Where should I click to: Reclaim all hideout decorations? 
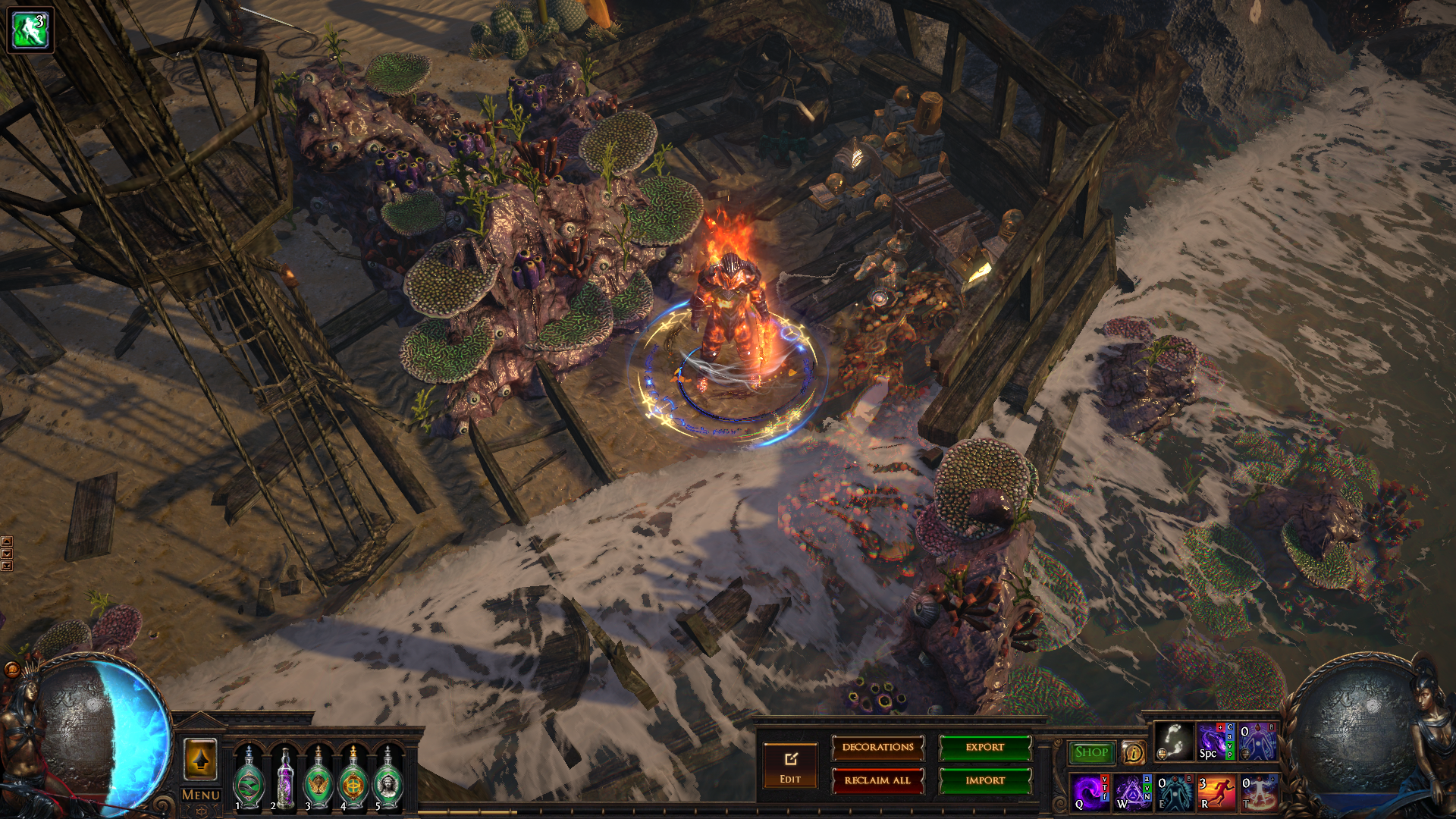tap(877, 780)
